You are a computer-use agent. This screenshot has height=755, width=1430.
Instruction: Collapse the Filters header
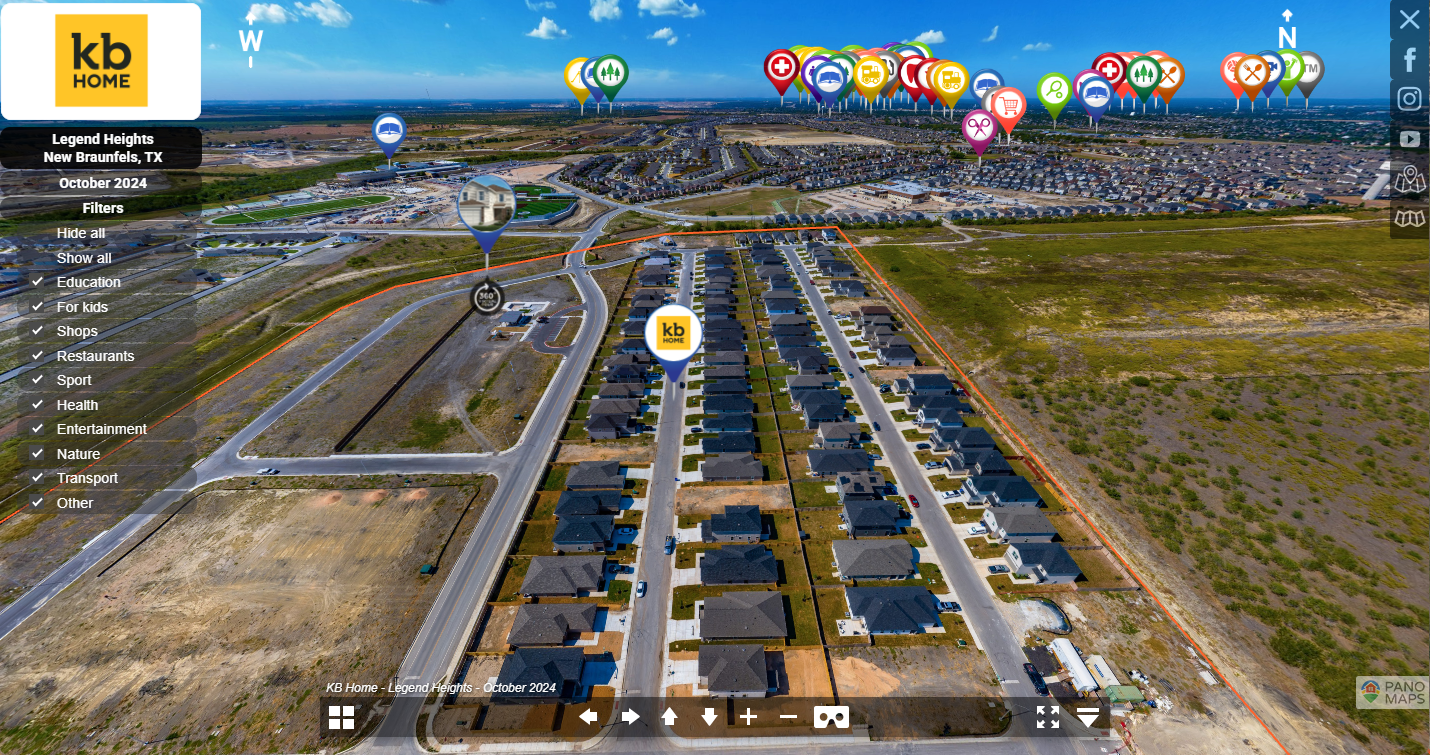[102, 208]
